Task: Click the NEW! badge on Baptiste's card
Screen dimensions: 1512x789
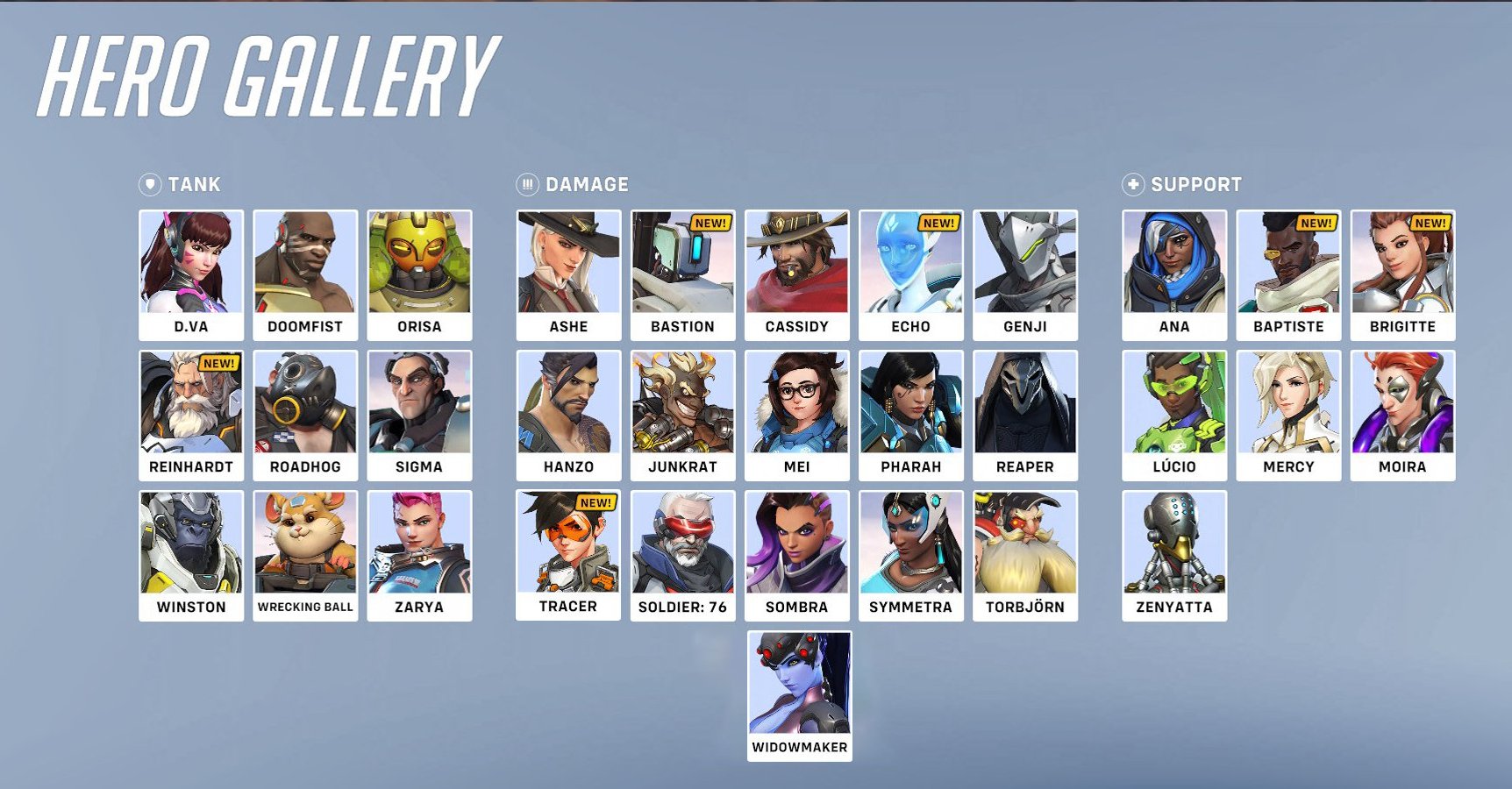Action: pos(1319,224)
